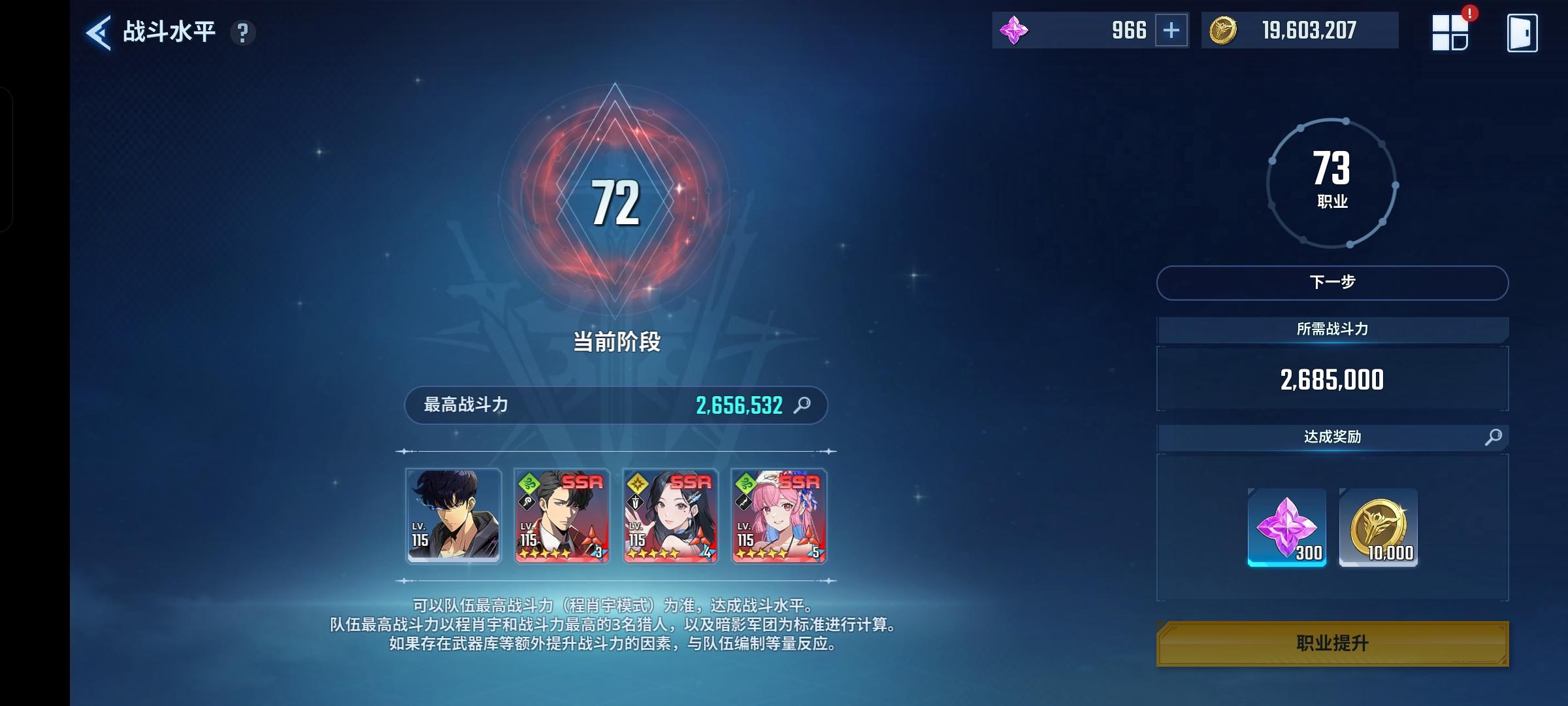Select the 5-star pink-haired SSR hunter portrait

point(779,516)
